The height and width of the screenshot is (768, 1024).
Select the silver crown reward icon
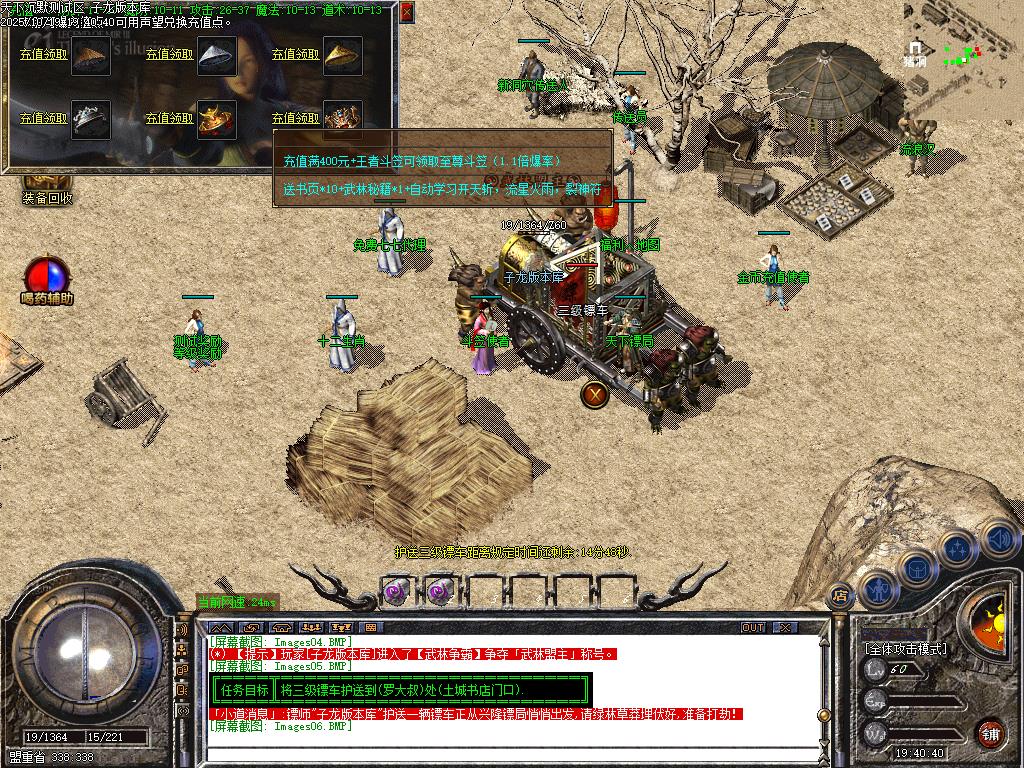[x=91, y=118]
